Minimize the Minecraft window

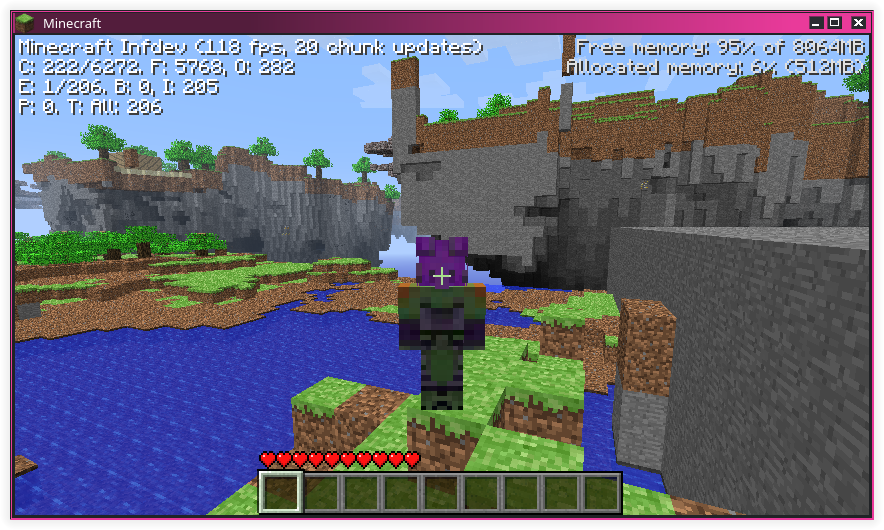click(x=817, y=22)
